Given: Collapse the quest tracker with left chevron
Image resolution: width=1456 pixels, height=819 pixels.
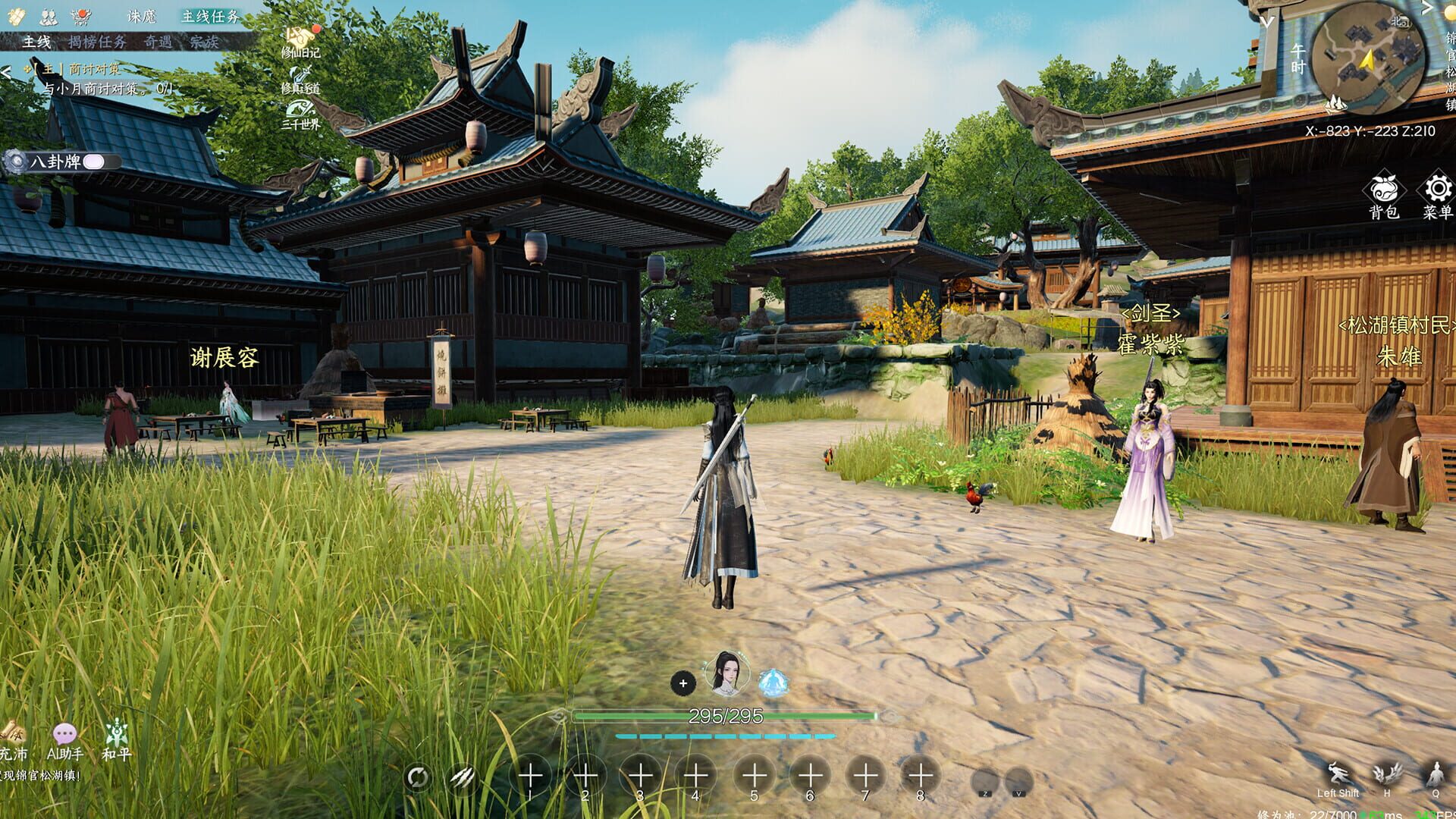Looking at the screenshot, I should 7,71.
